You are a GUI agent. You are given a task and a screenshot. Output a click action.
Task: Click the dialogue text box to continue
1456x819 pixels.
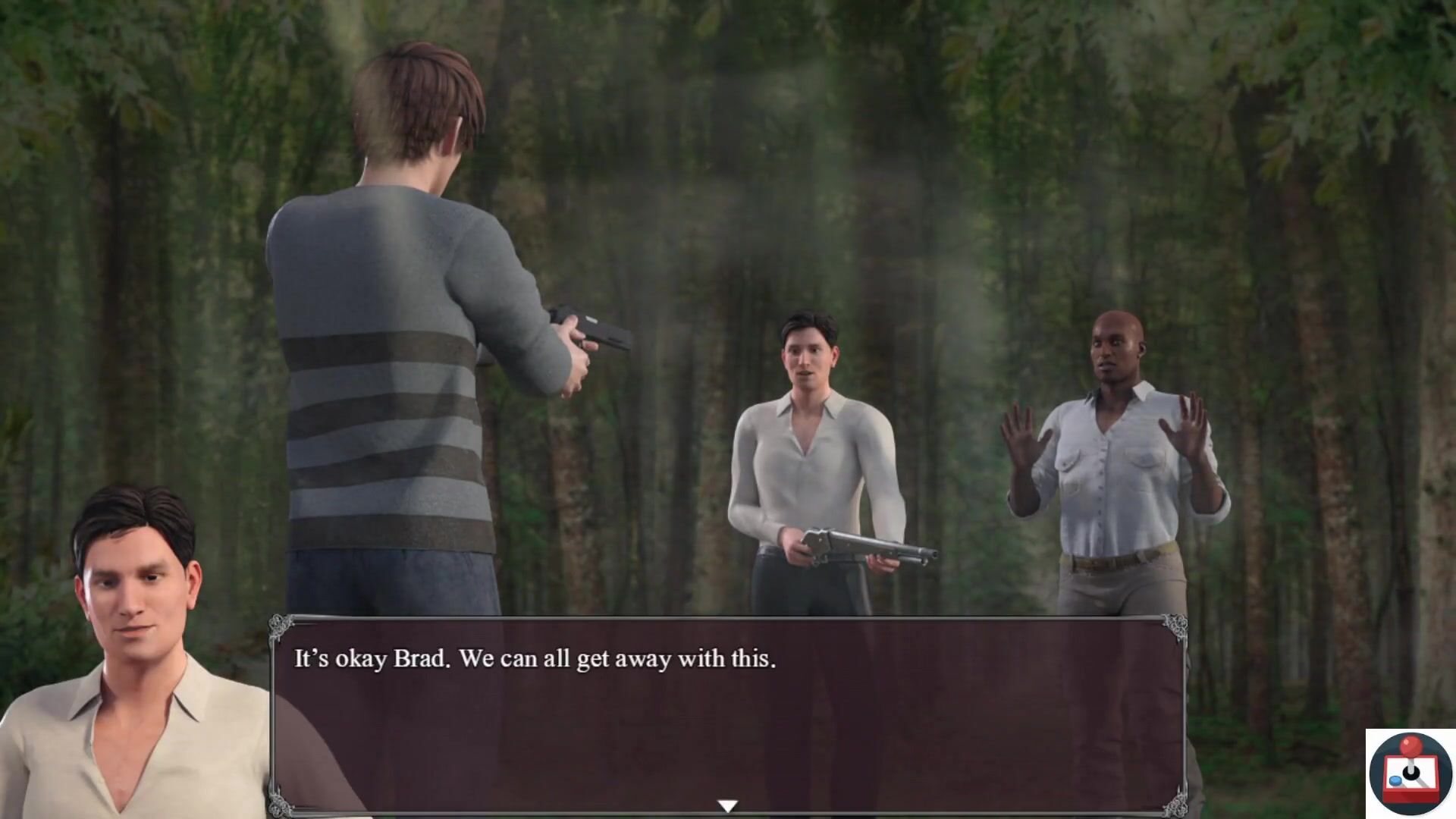point(728,713)
